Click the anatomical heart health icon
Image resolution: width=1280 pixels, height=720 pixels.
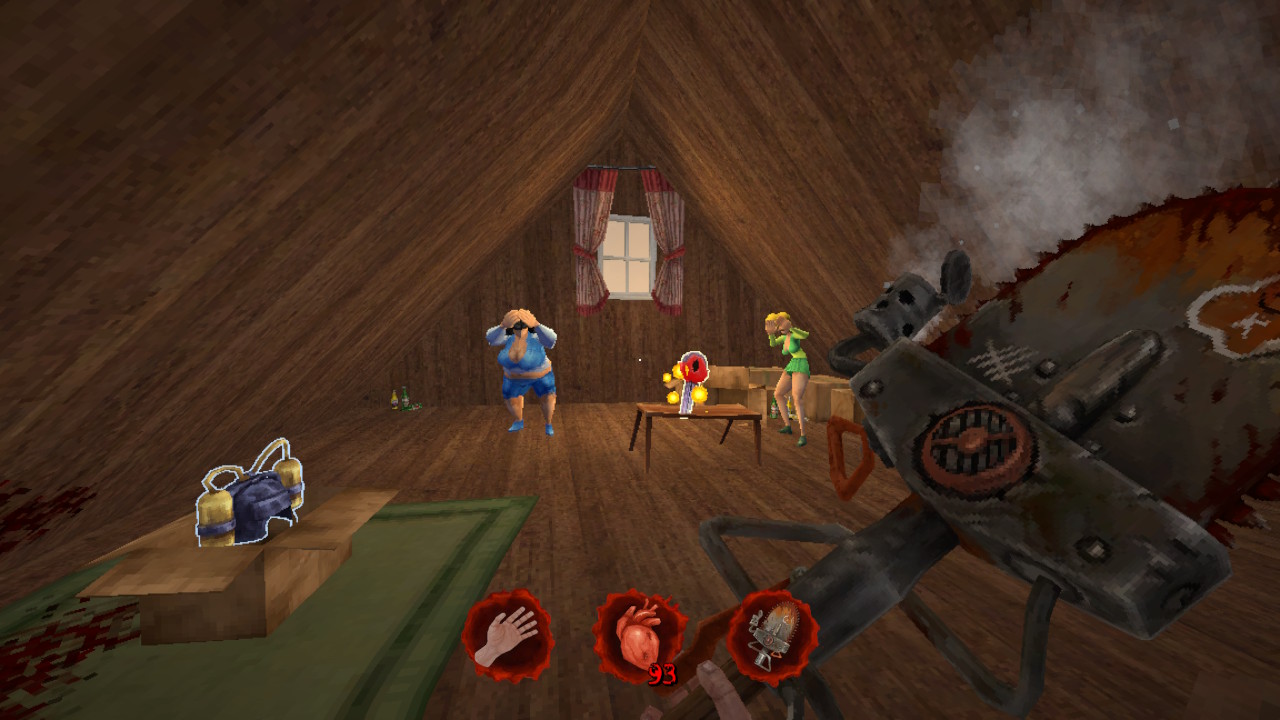tap(639, 636)
